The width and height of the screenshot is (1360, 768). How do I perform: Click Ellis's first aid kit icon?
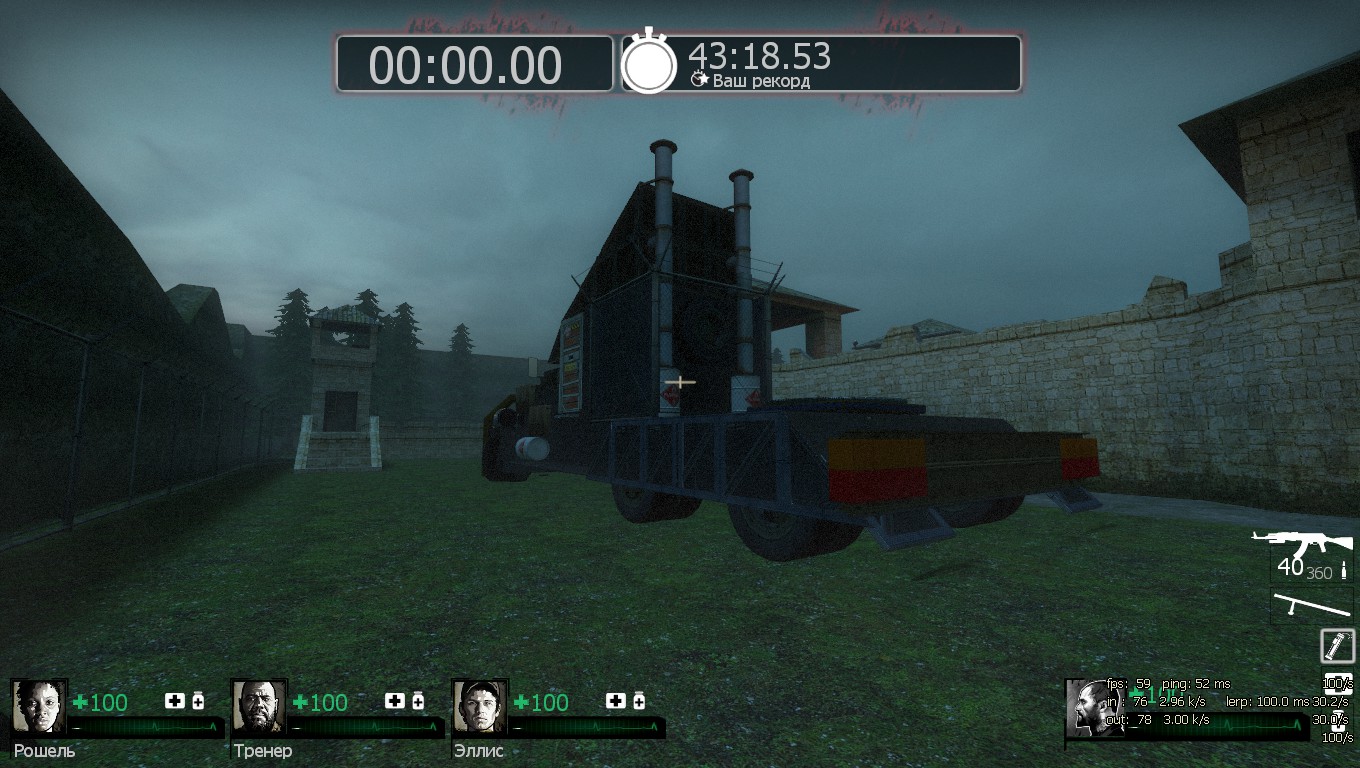[x=615, y=701]
